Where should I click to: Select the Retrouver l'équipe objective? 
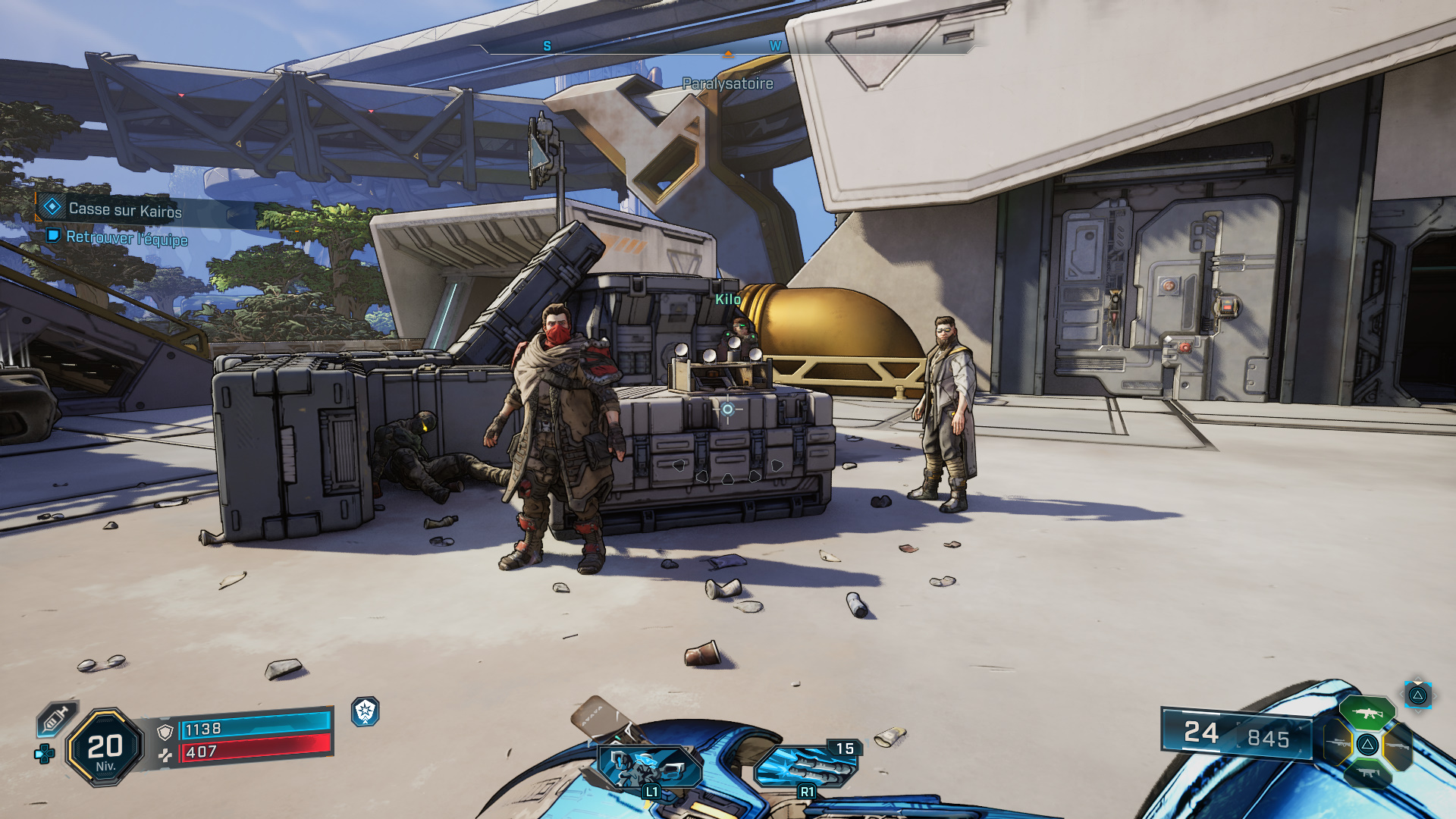[126, 238]
